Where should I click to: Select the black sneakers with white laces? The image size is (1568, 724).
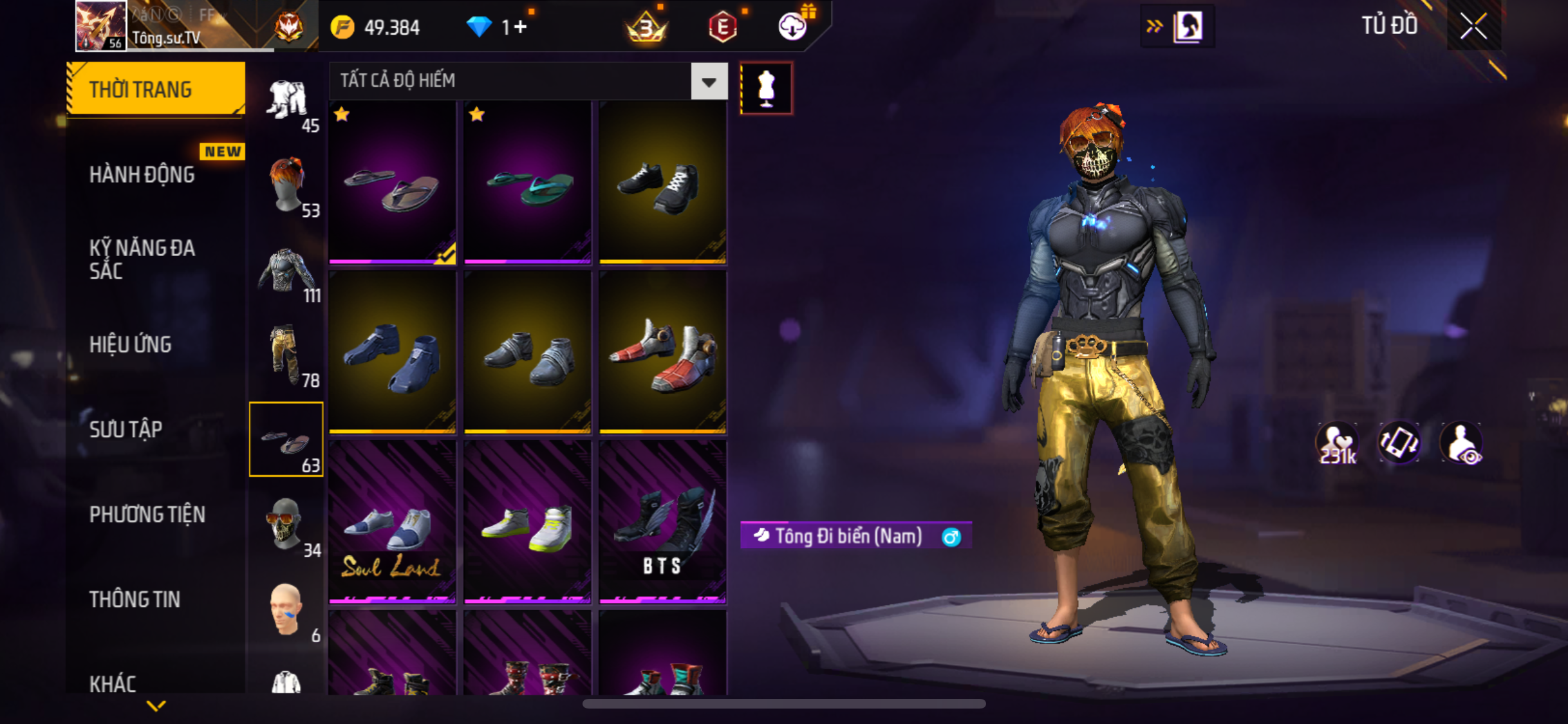(x=662, y=183)
